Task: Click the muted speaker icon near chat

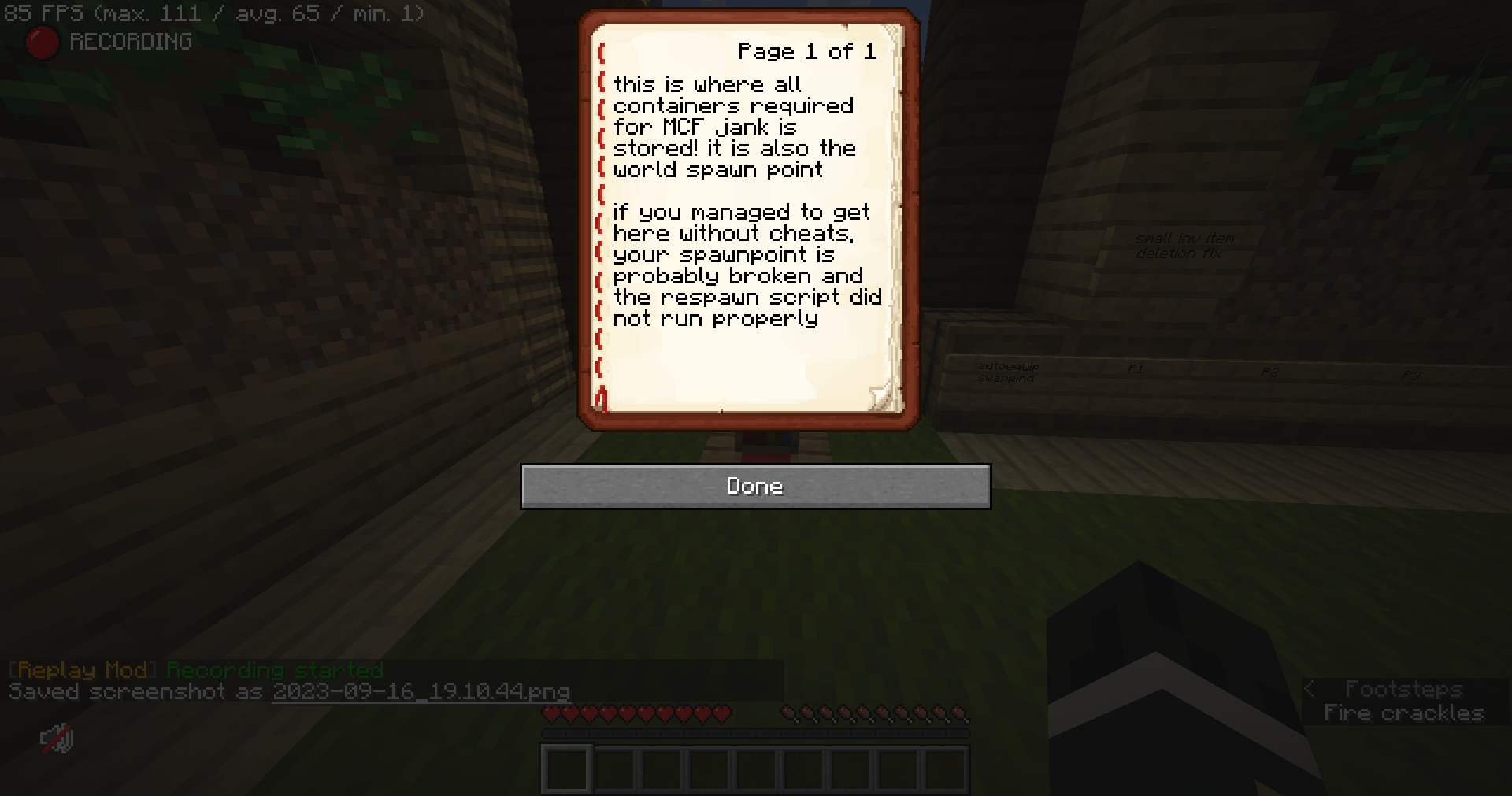Action: [56, 739]
